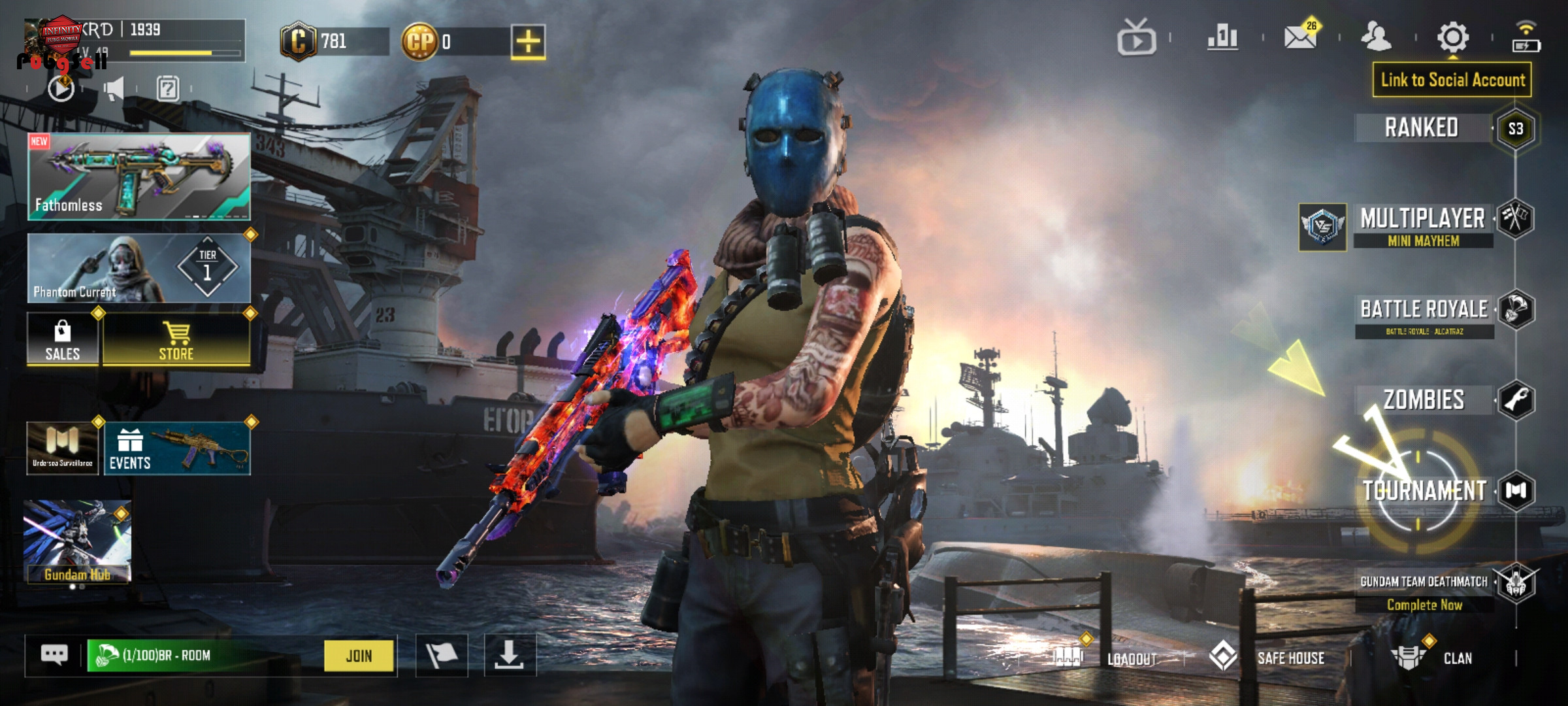Join the BR room
This screenshot has height=706, width=1568.
point(359,656)
